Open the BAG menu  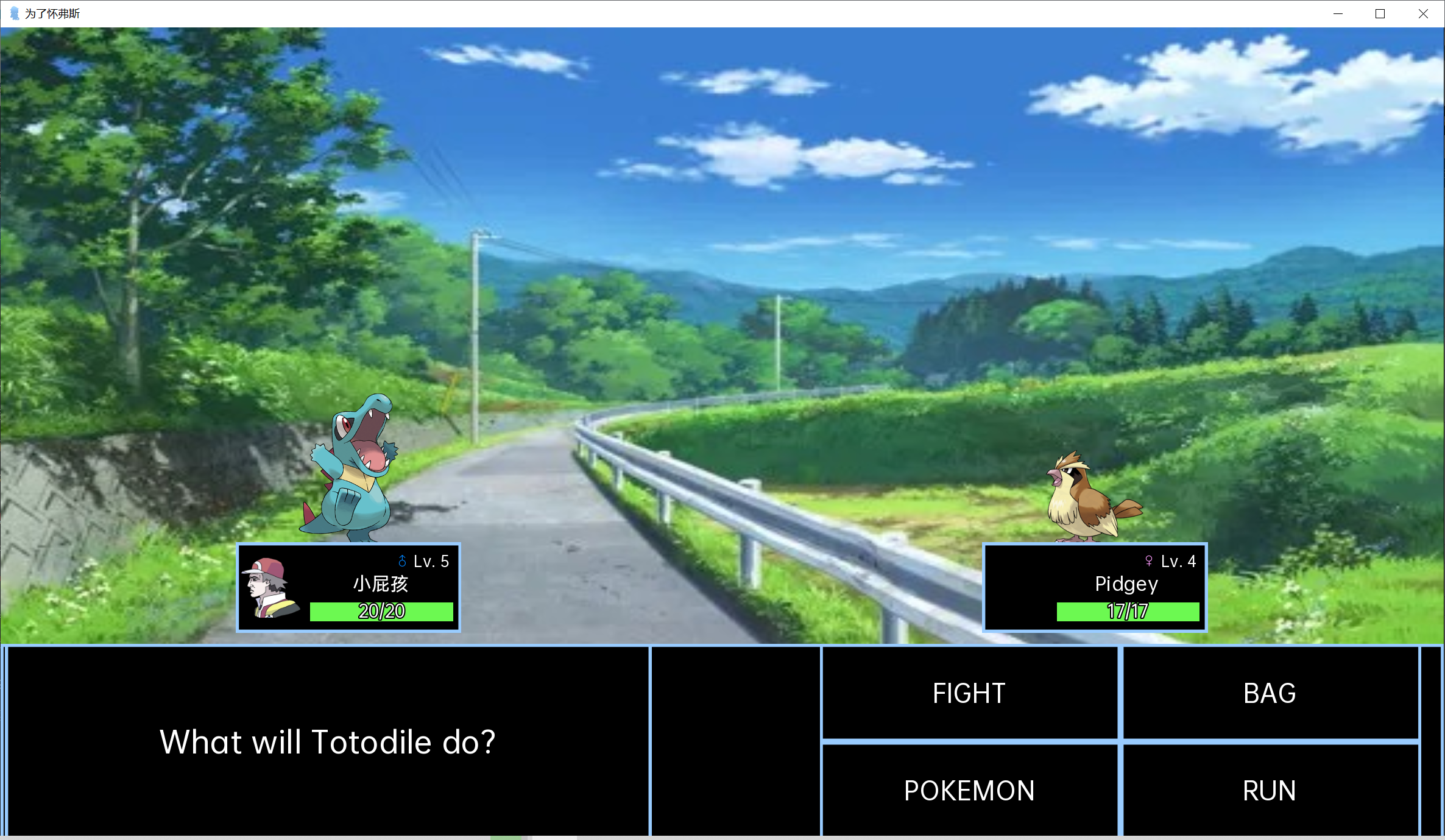pos(1270,693)
